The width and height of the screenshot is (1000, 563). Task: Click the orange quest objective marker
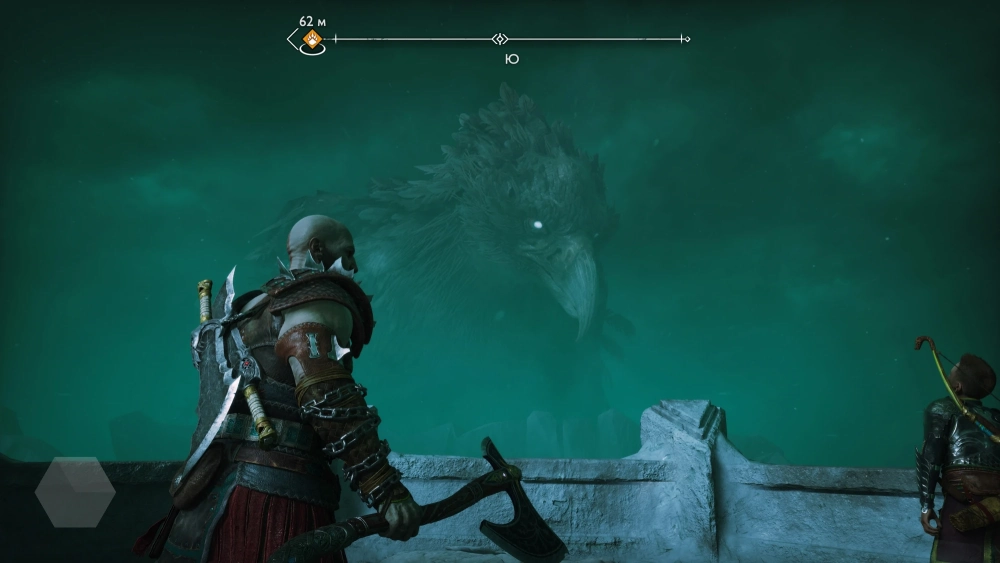pyautogui.click(x=313, y=39)
